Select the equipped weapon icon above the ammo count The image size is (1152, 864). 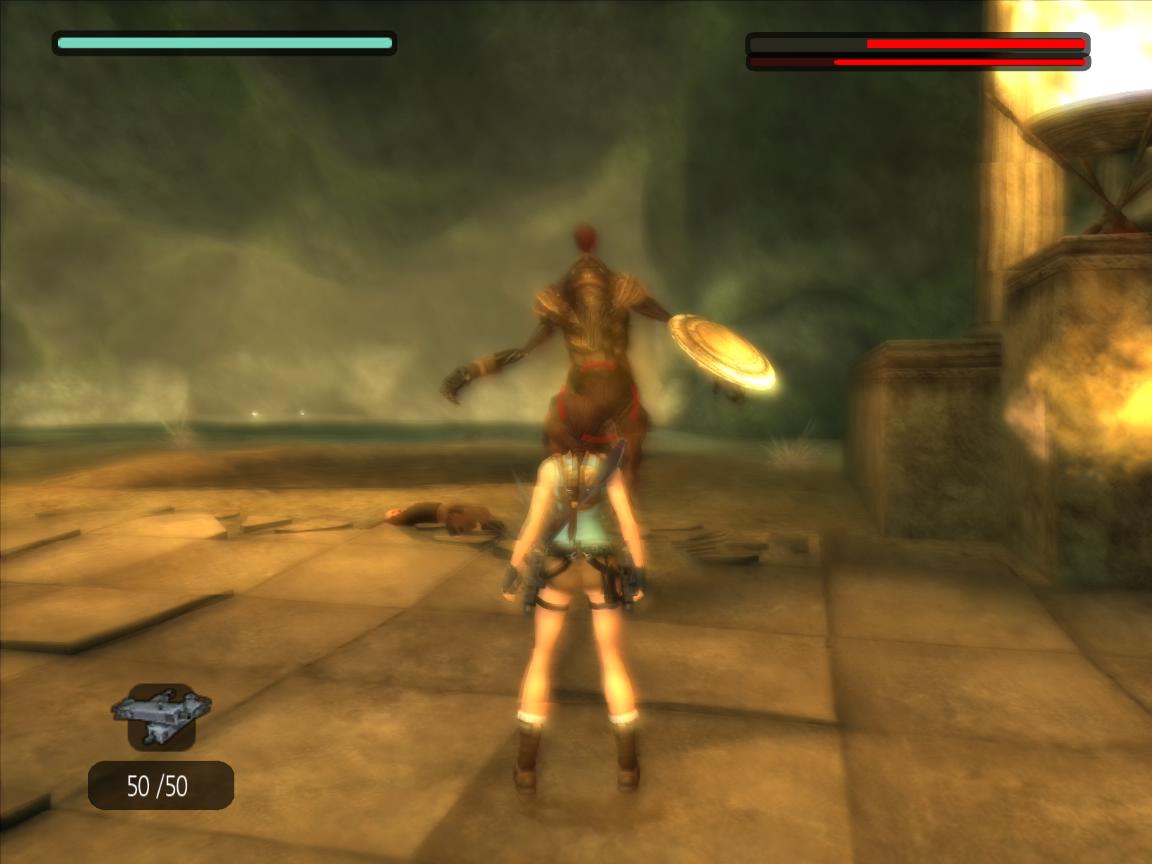click(161, 717)
